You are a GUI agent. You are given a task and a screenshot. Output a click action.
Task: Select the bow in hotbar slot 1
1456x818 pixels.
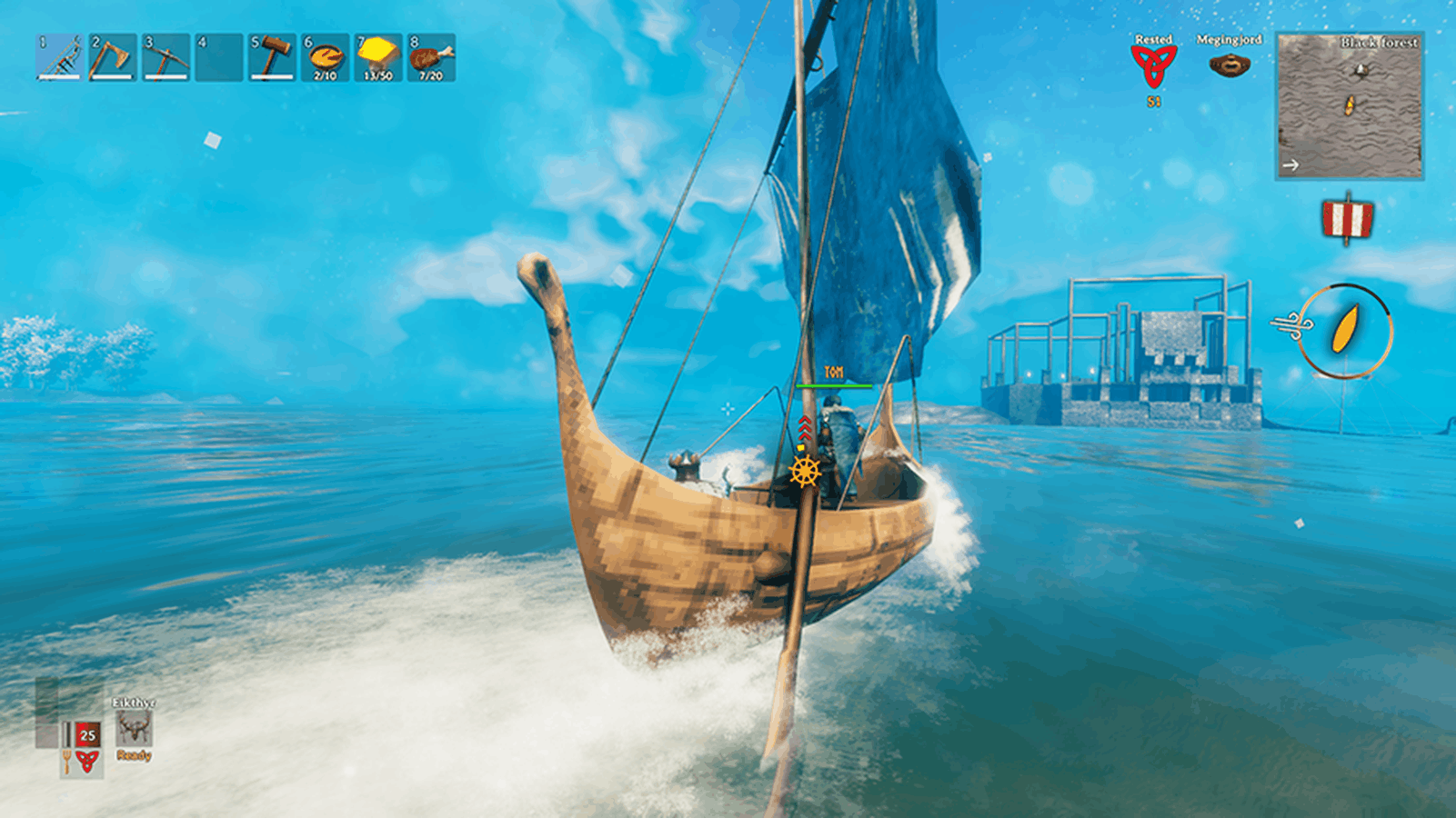tap(59, 57)
